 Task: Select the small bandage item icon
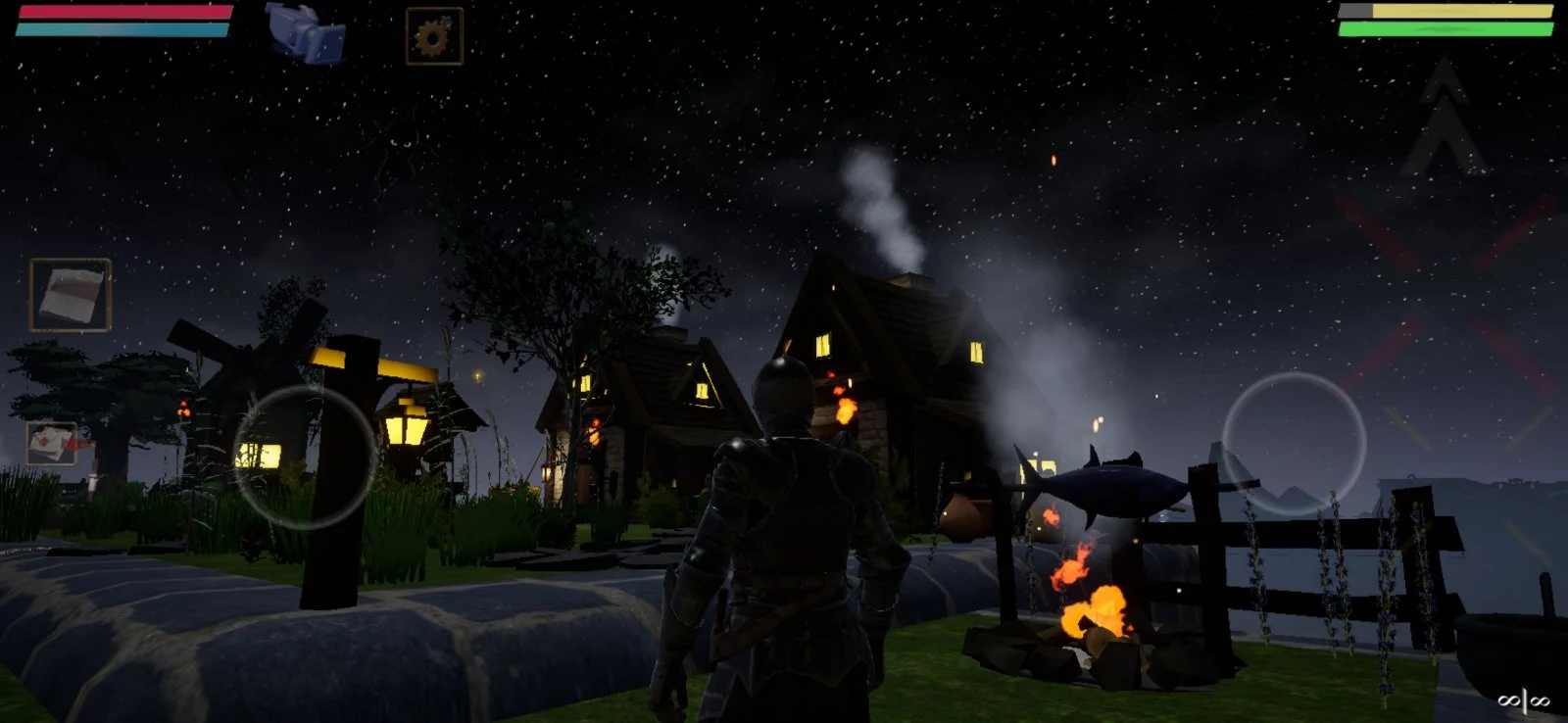click(x=52, y=444)
